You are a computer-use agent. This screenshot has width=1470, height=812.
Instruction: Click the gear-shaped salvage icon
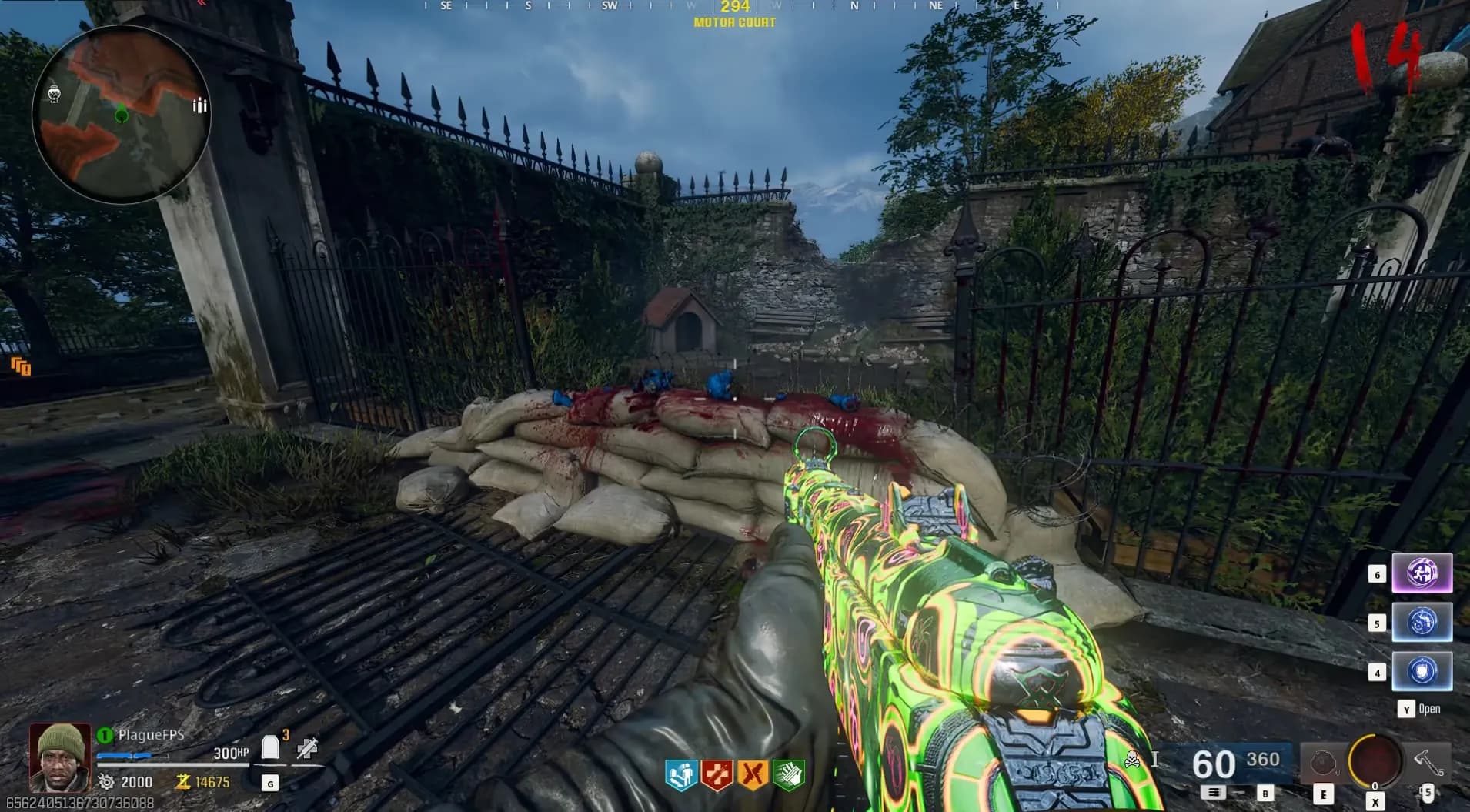pos(106,782)
